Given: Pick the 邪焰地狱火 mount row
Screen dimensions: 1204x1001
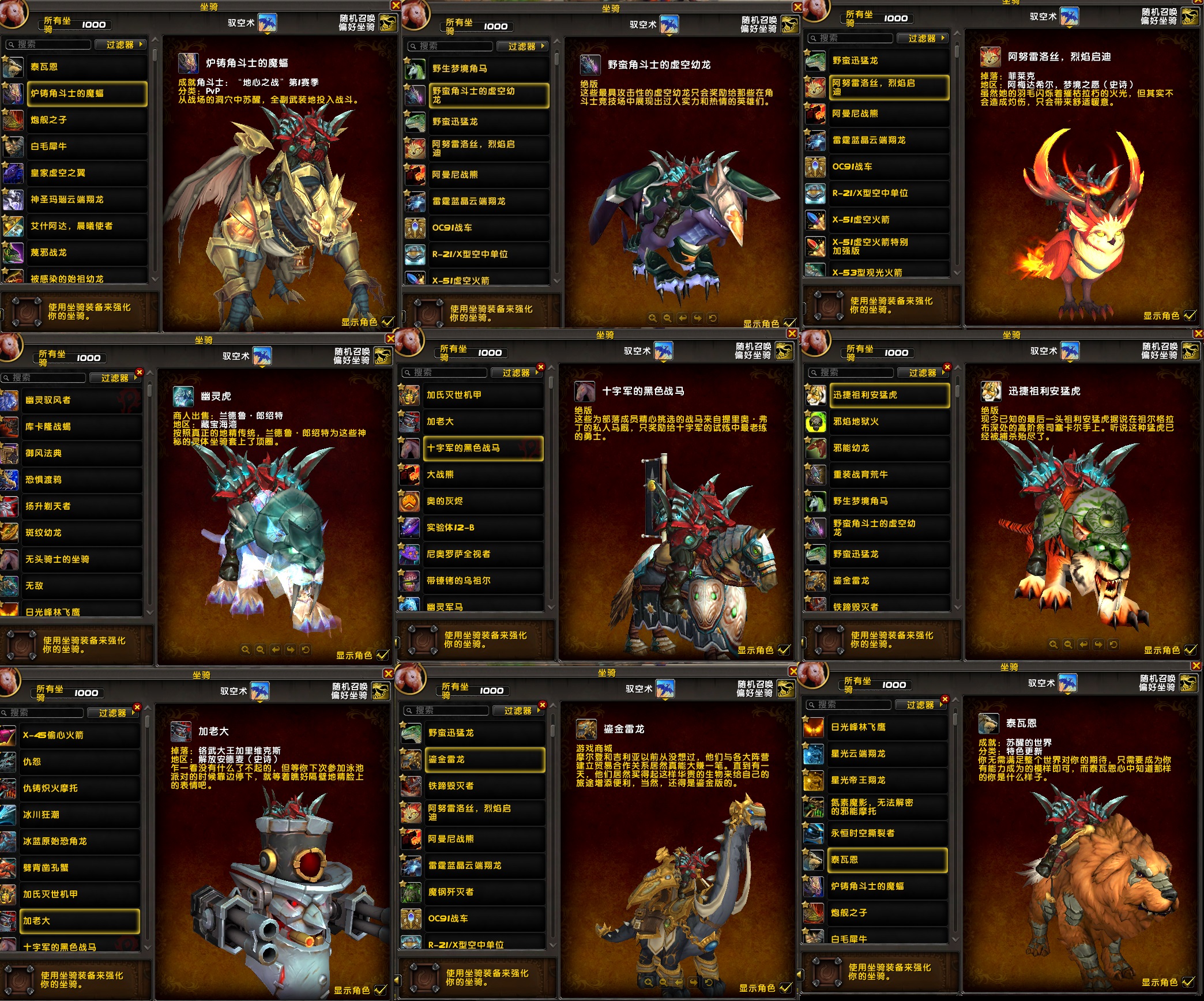Looking at the screenshot, I should pos(888,422).
